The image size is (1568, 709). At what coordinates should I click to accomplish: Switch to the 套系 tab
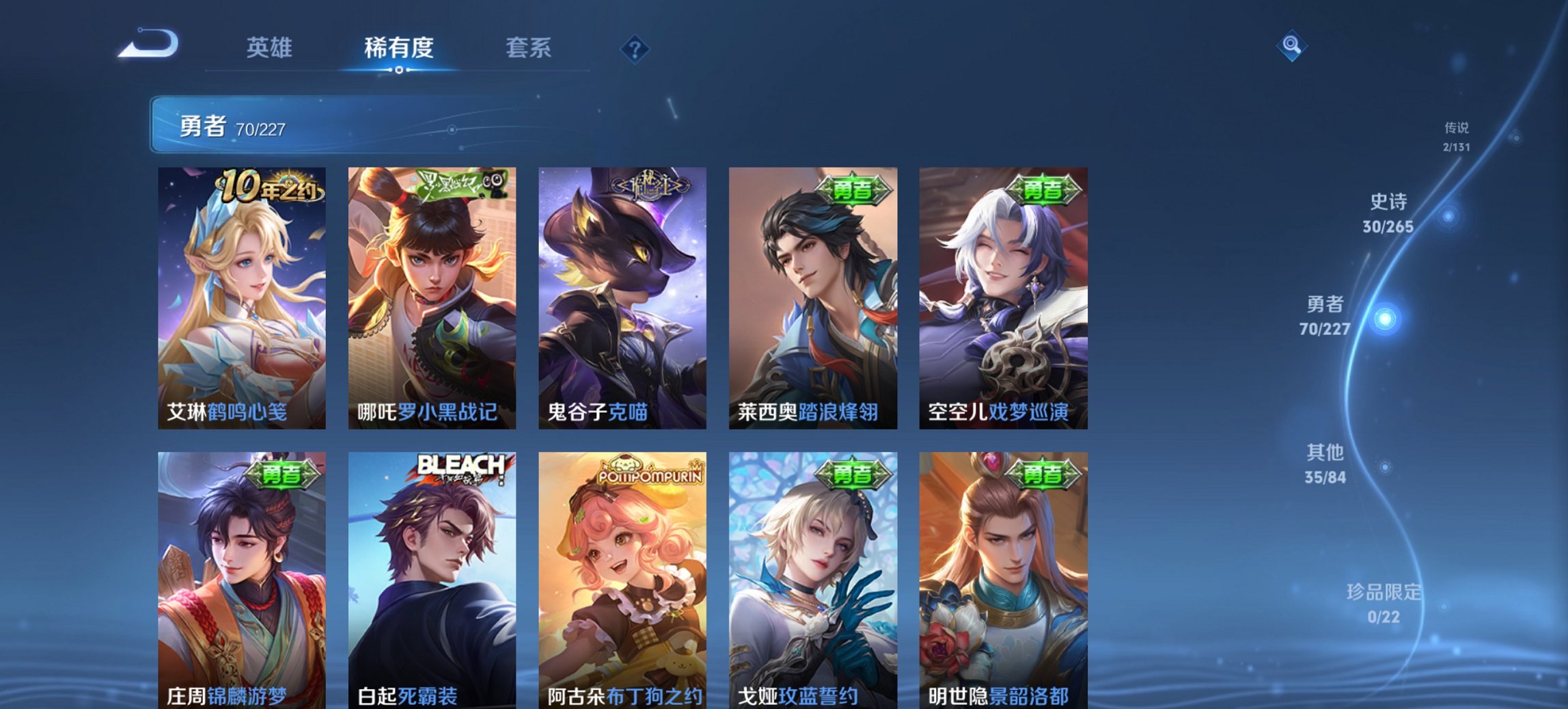coord(529,48)
